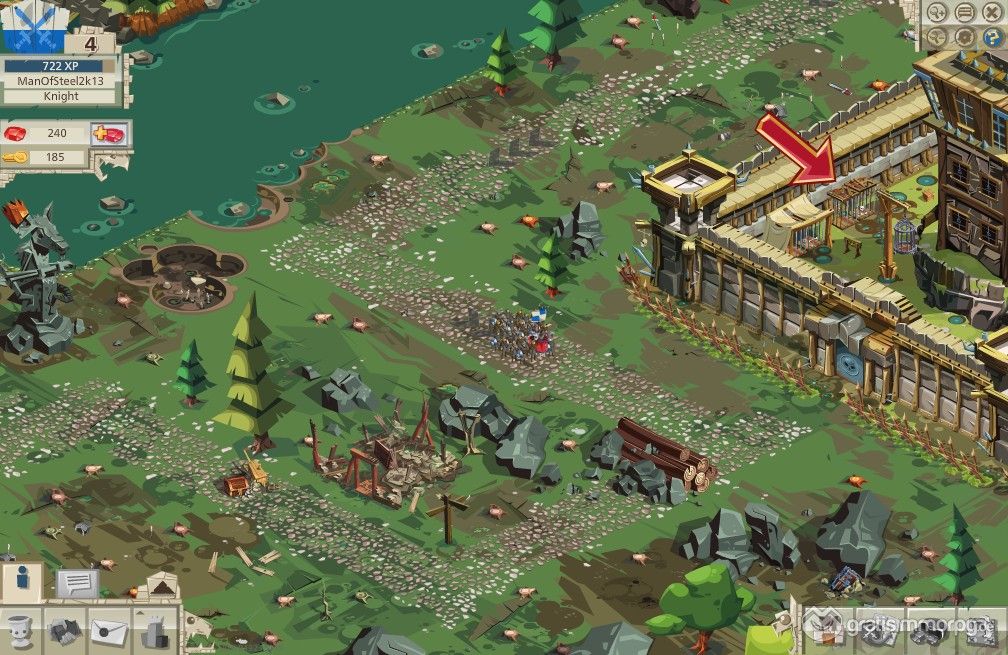The width and height of the screenshot is (1008, 655).
Task: Open the sealed envelope mail
Action: click(x=110, y=630)
